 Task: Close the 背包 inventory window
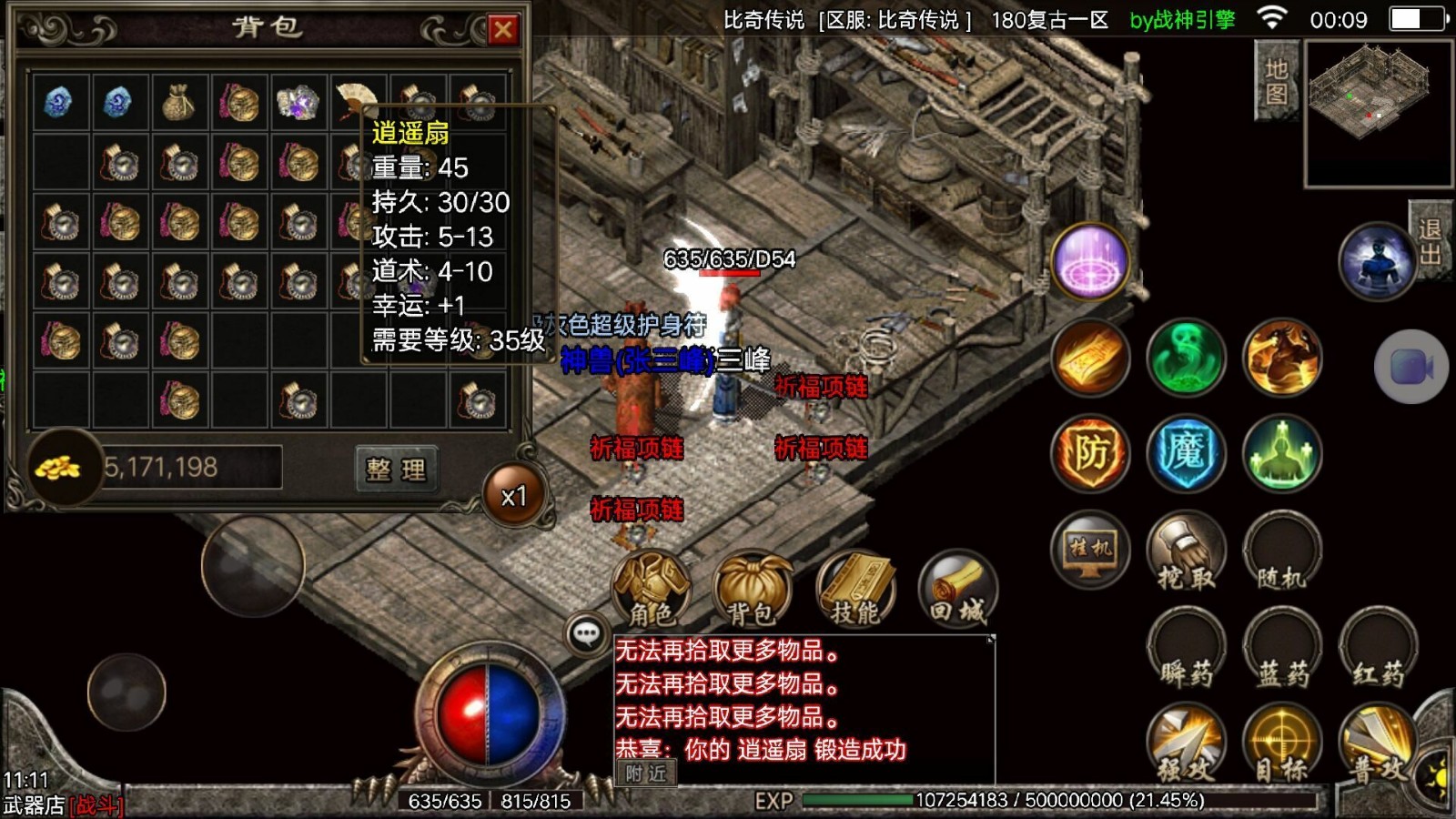coord(502,30)
